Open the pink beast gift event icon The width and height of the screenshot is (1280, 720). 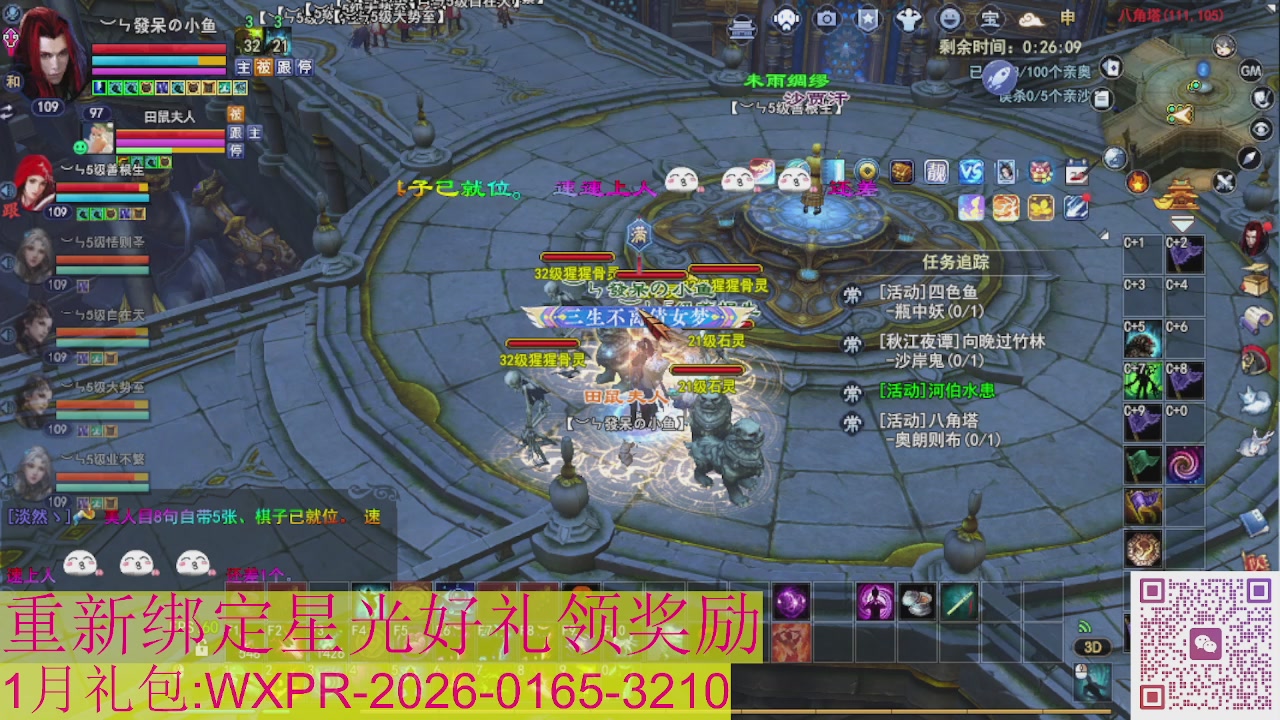point(1040,172)
